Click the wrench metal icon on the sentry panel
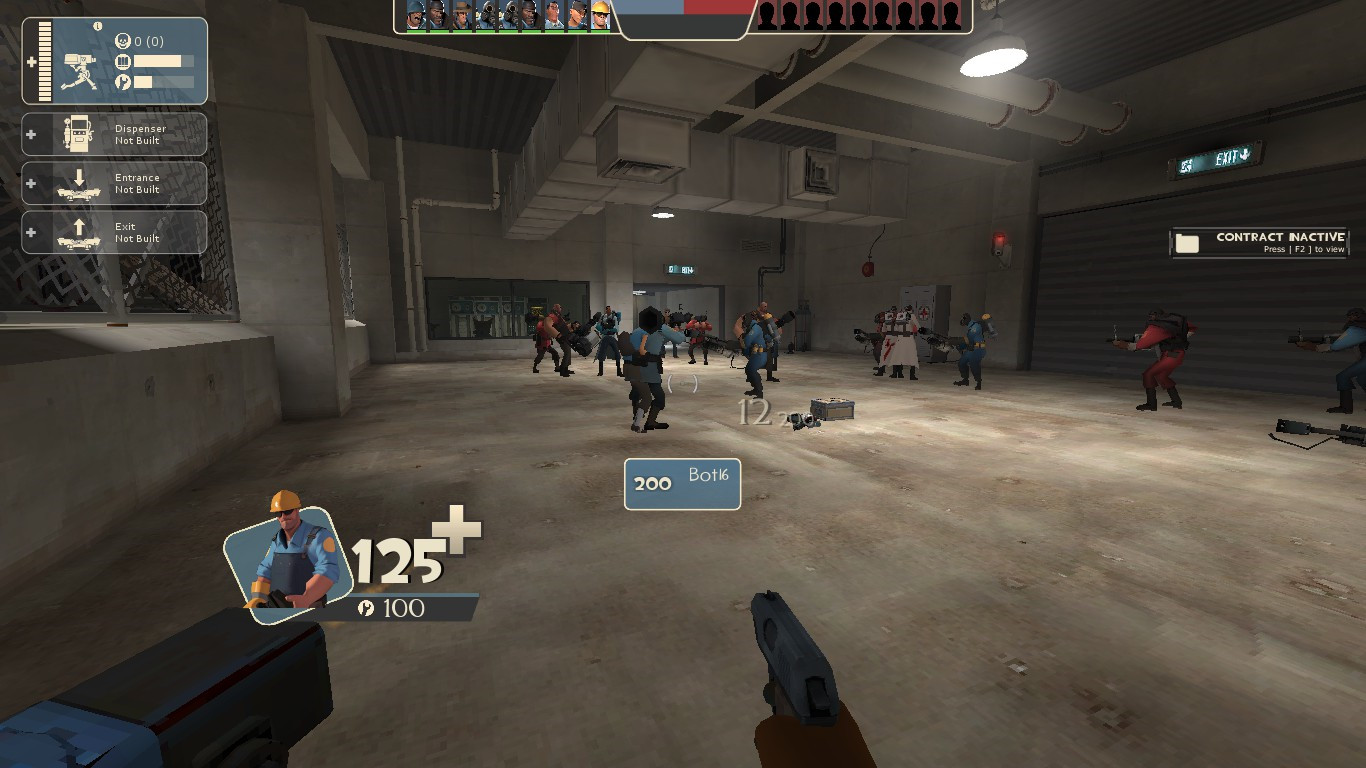The image size is (1366, 768). (x=123, y=80)
